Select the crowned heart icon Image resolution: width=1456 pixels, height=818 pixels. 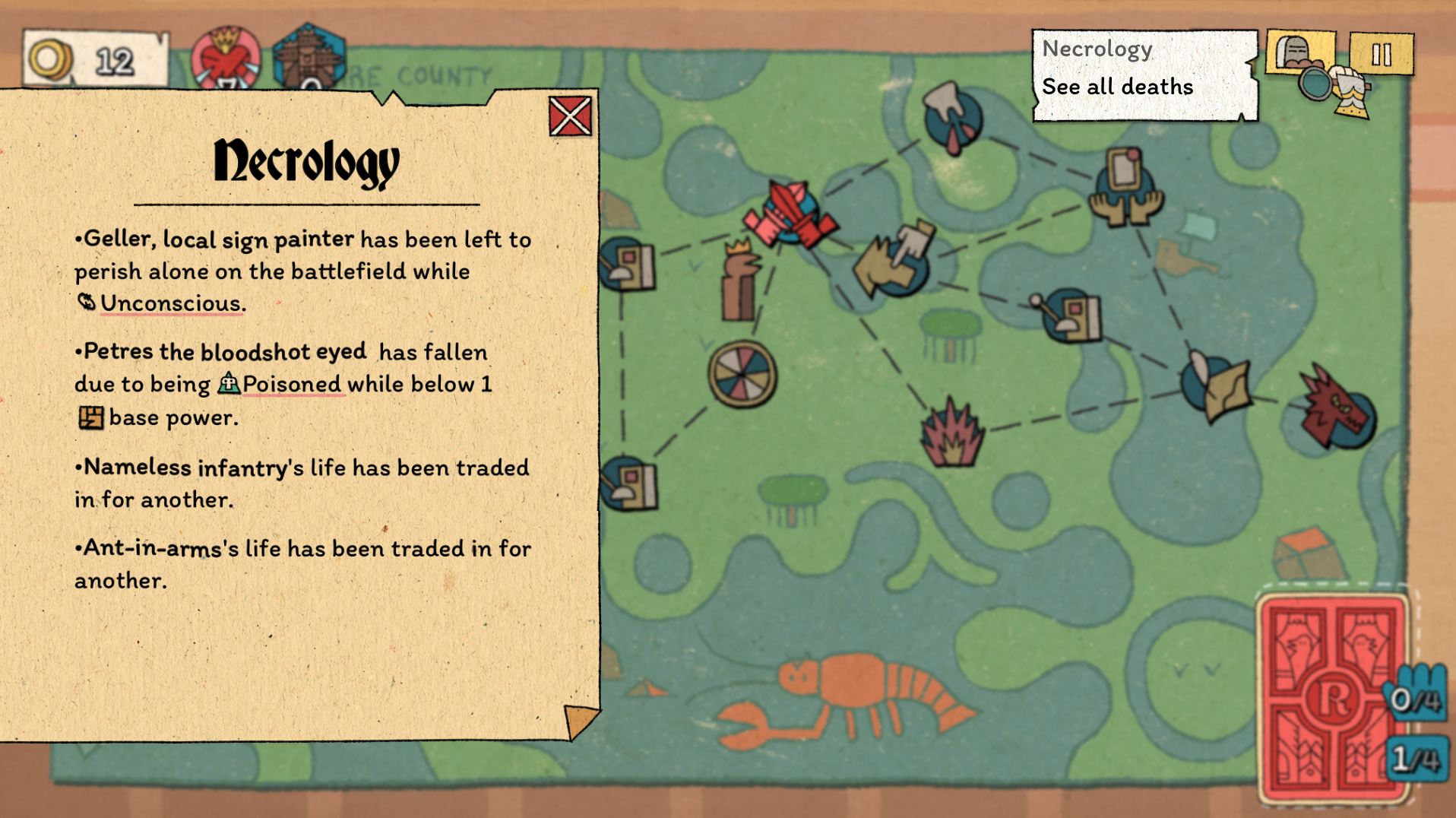point(225,59)
